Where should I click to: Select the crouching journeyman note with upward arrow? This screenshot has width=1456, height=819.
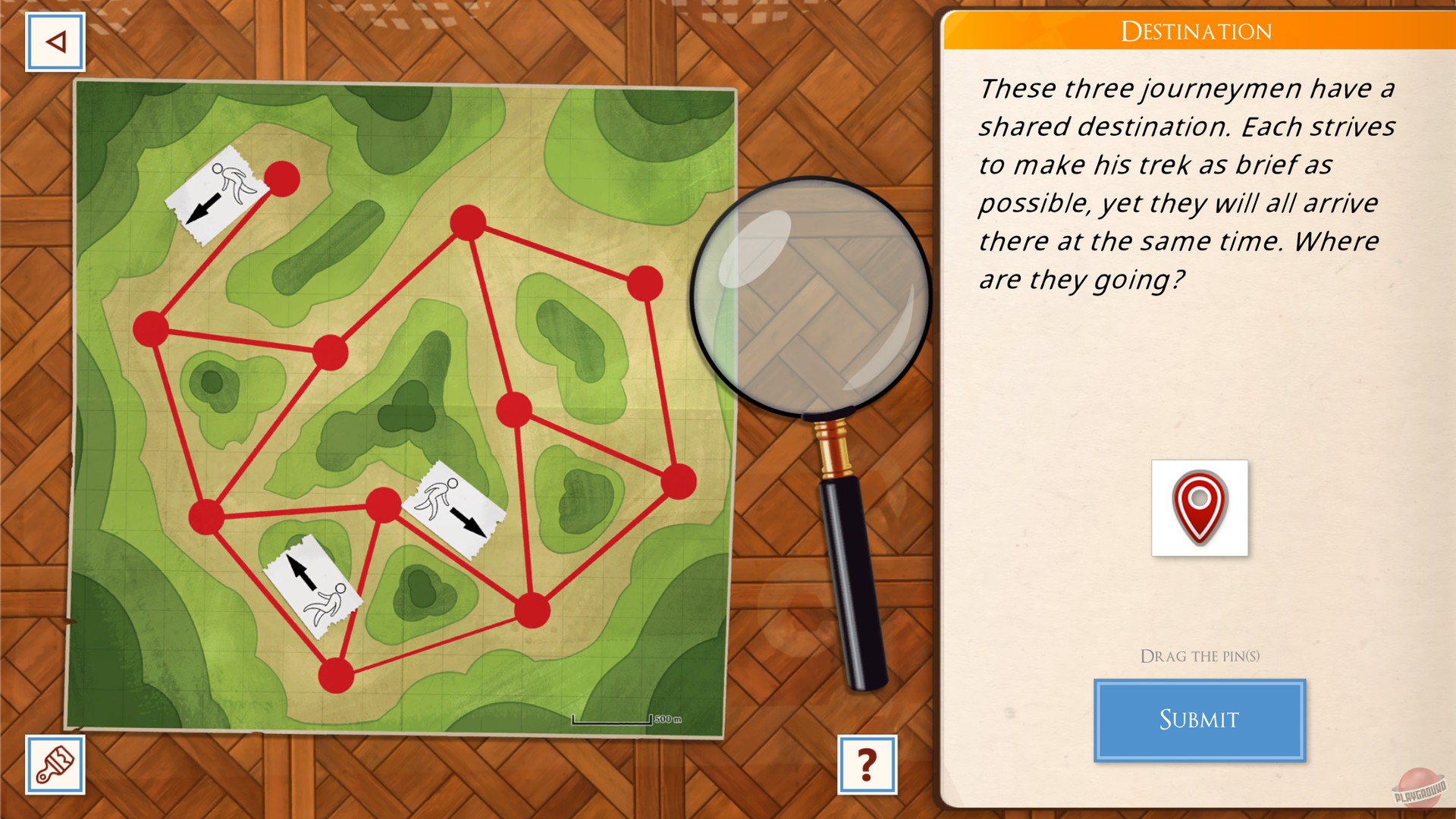312,580
